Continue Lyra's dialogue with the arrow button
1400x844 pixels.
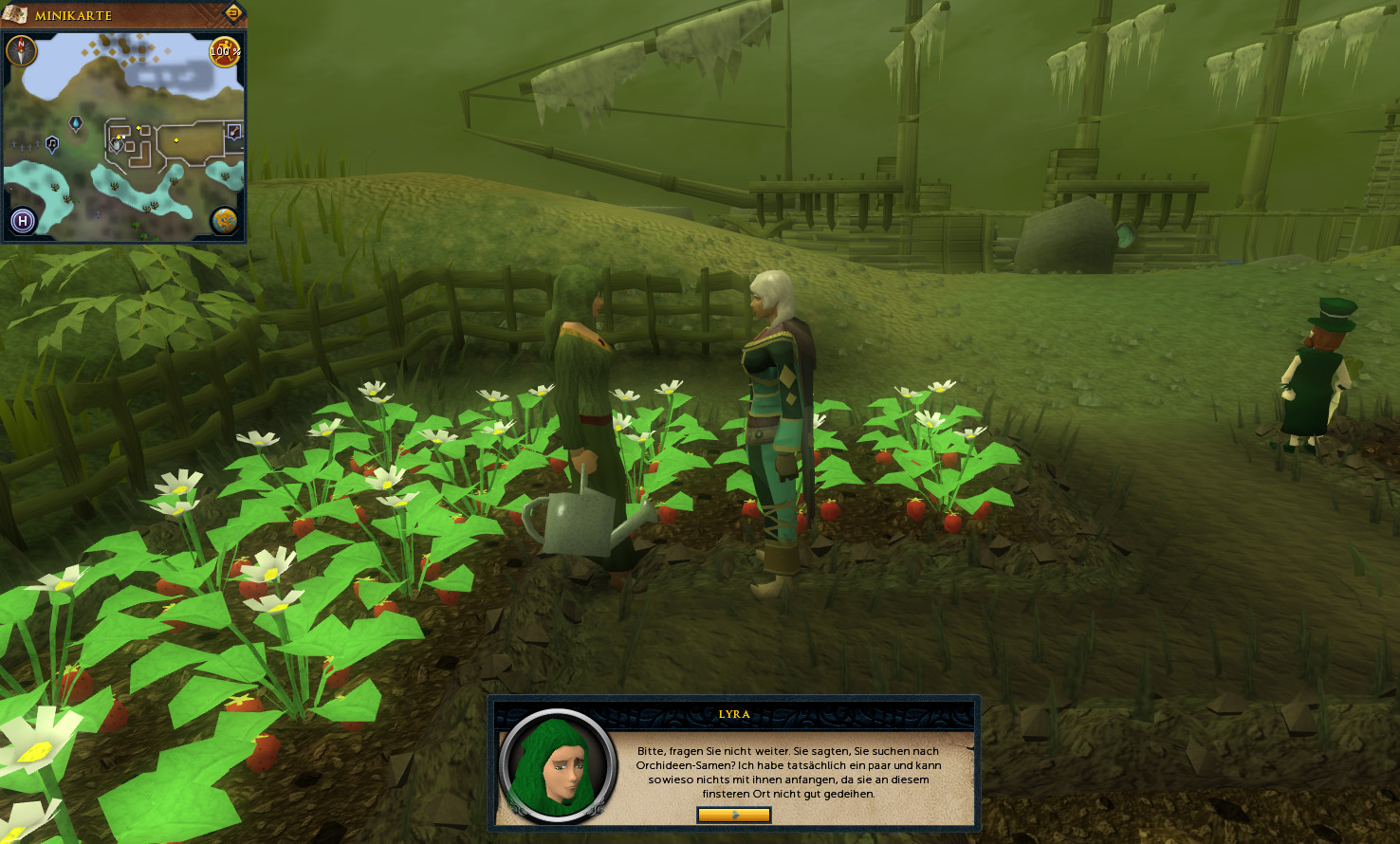coord(733,815)
